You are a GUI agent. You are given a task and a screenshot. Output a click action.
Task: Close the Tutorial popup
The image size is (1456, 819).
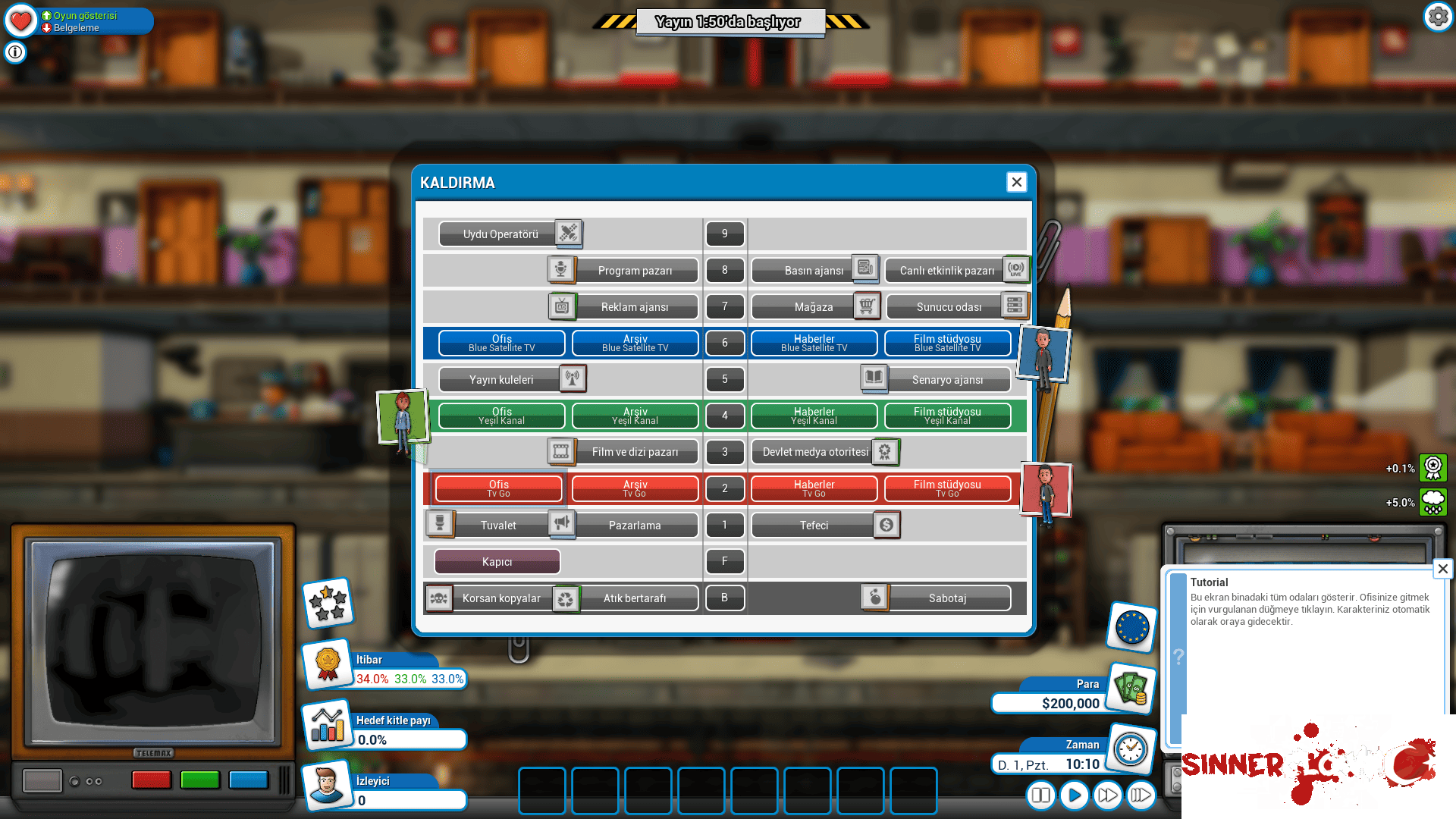1443,569
